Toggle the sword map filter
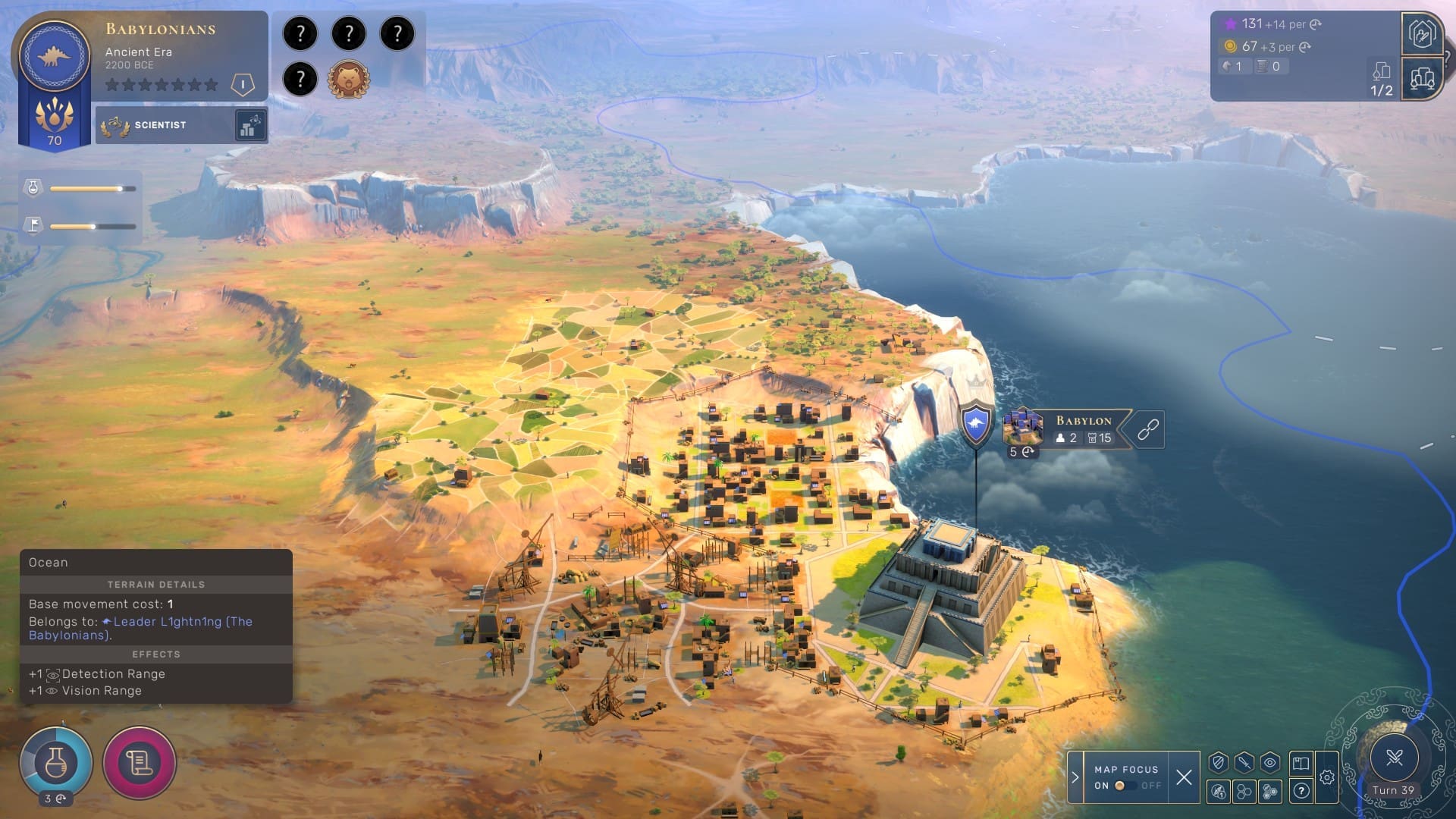The width and height of the screenshot is (1456, 819). pyautogui.click(x=1244, y=763)
